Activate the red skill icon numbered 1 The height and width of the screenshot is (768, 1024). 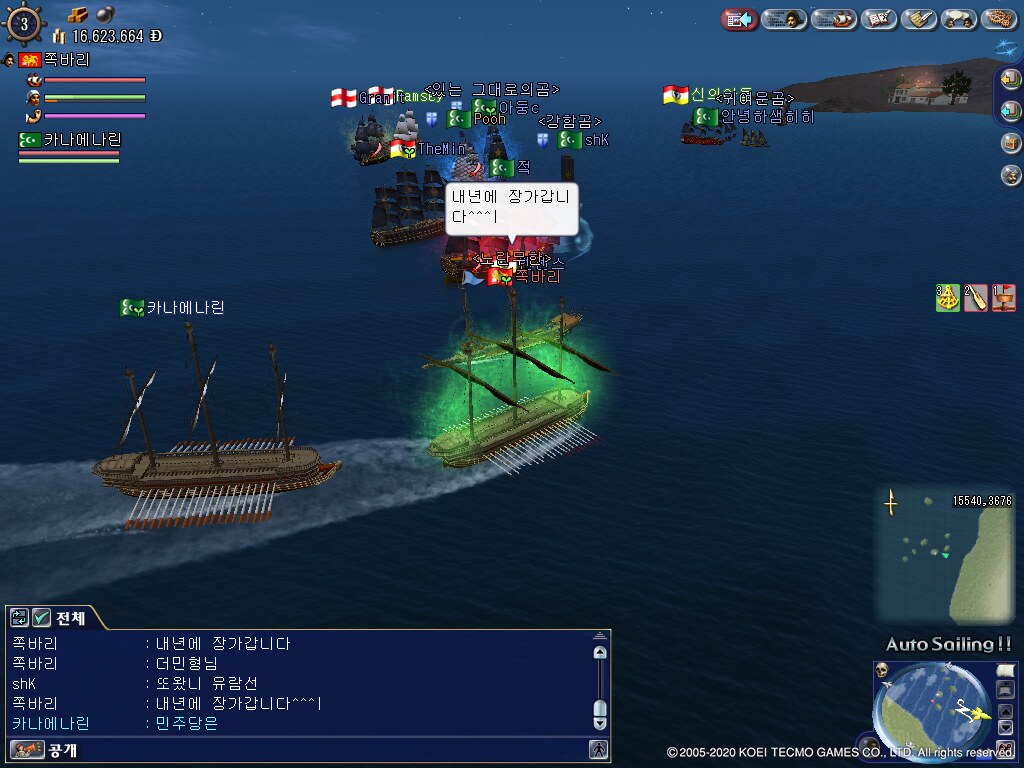coord(1004,298)
